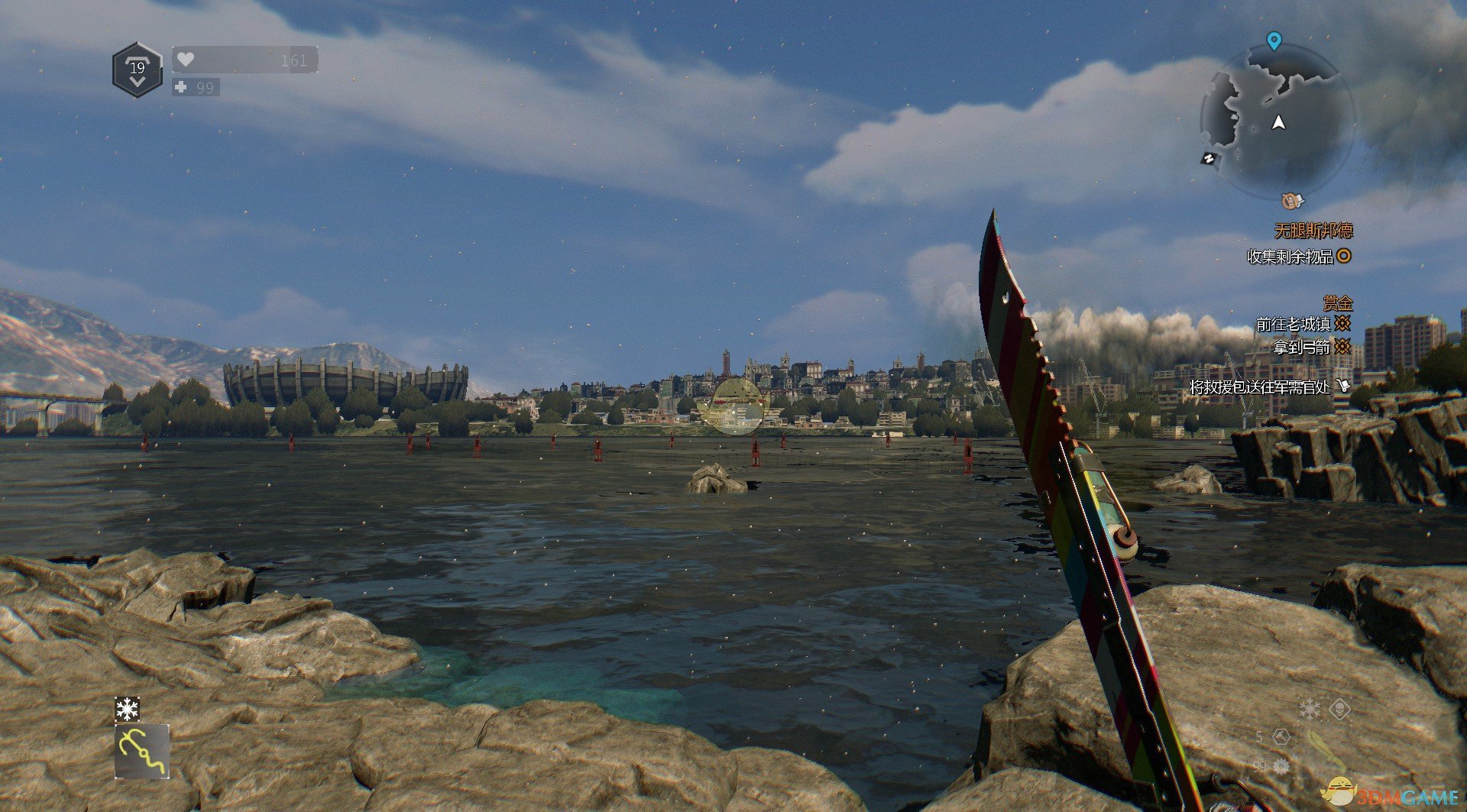Select the blue waypoint pin above the minimap

[x=1274, y=40]
